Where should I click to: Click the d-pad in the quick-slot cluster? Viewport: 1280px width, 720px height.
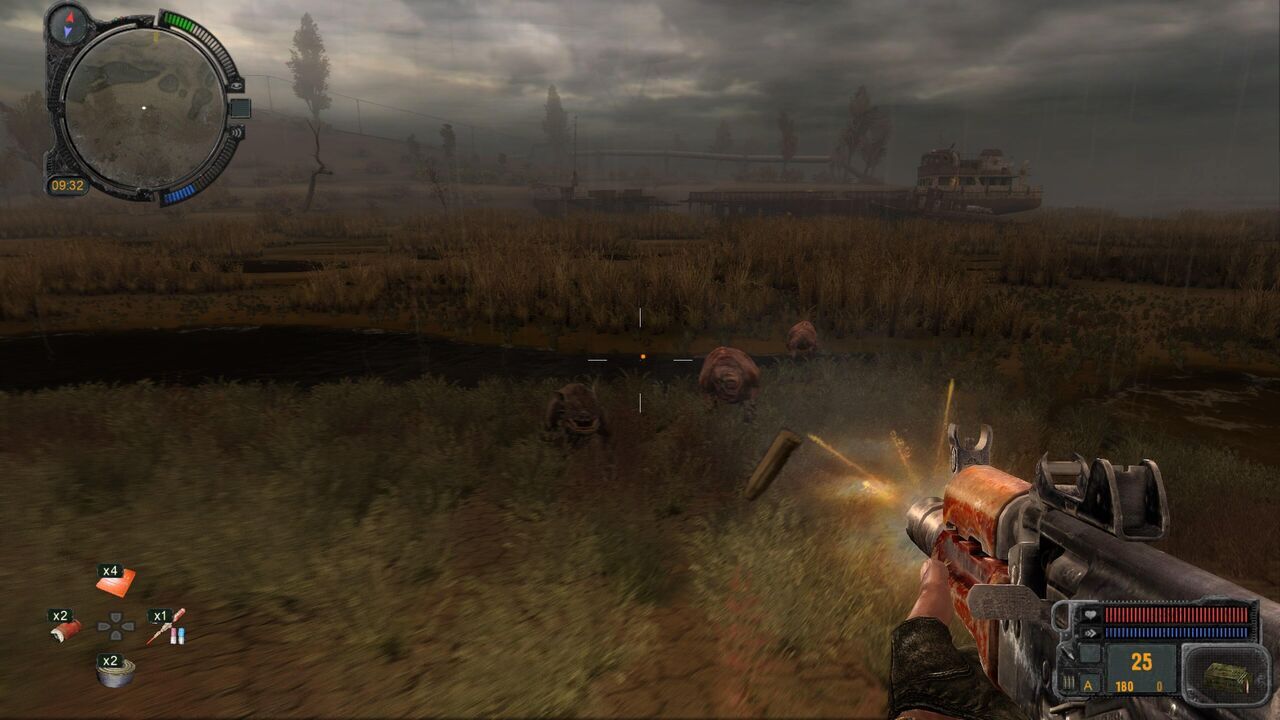tap(118, 625)
